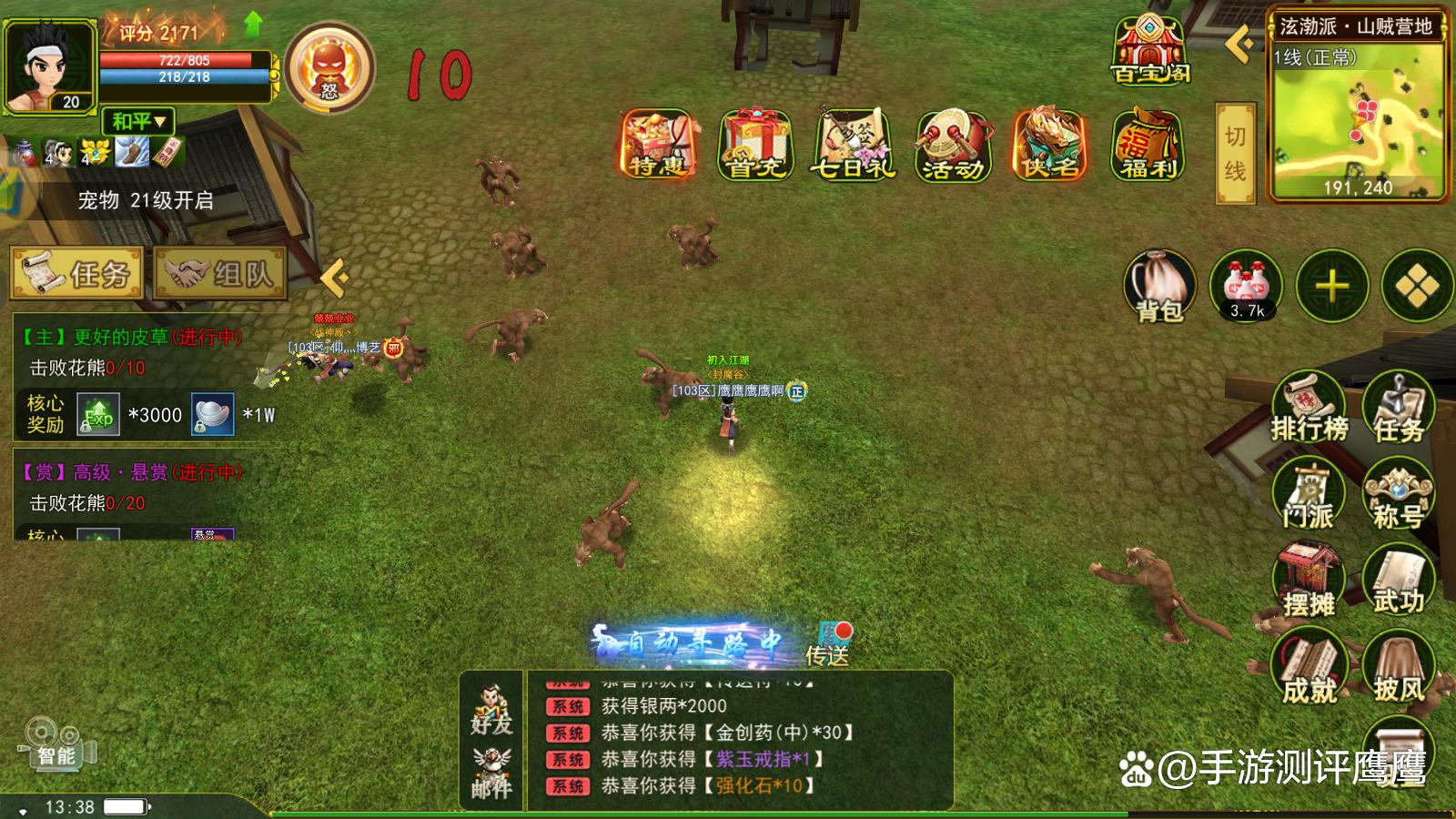Open the 百宝阁 treasure shop
This screenshot has height=819, width=1456.
click(1150, 50)
